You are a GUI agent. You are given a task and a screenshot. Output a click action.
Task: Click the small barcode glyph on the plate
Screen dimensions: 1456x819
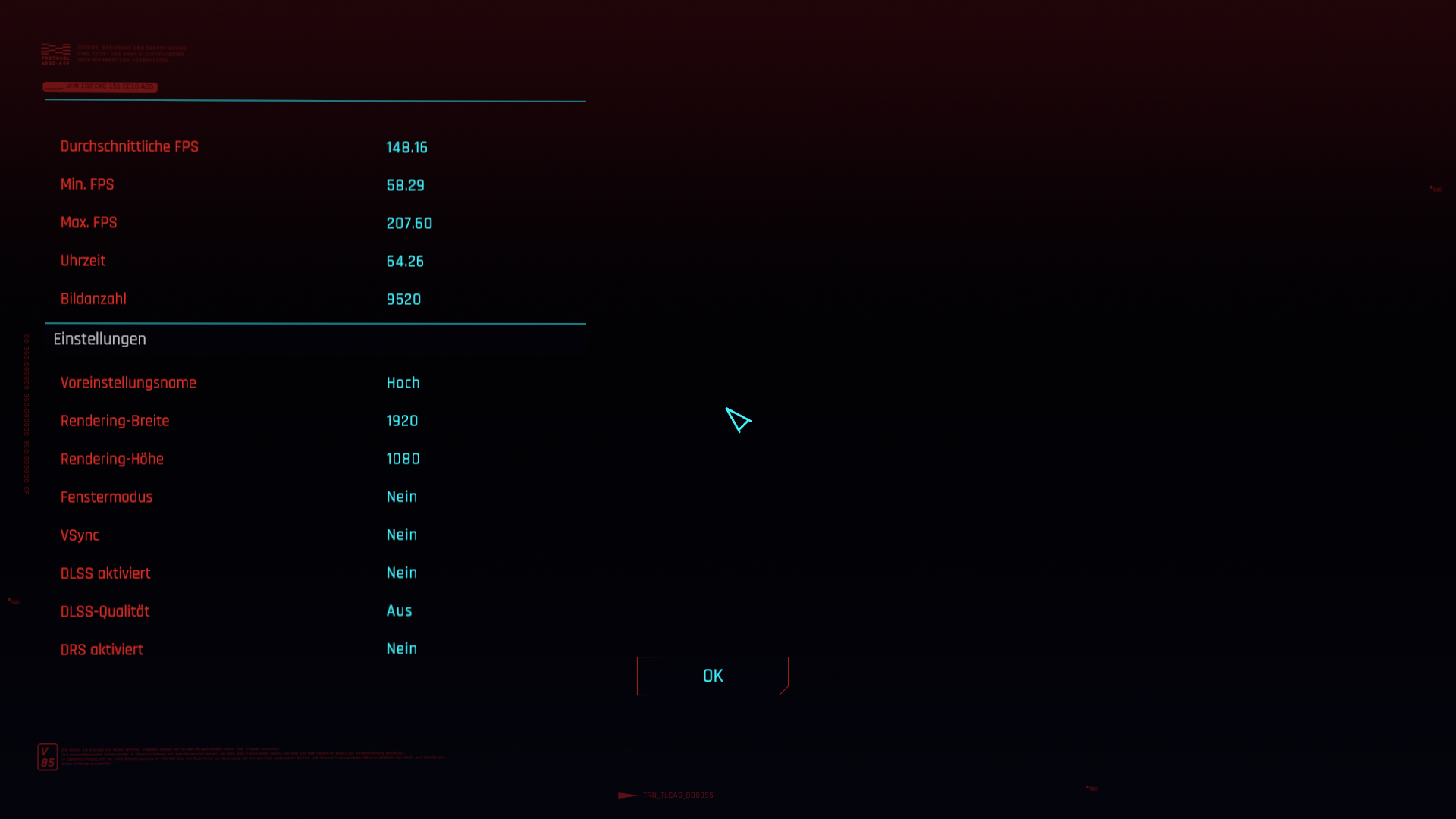tap(53, 86)
